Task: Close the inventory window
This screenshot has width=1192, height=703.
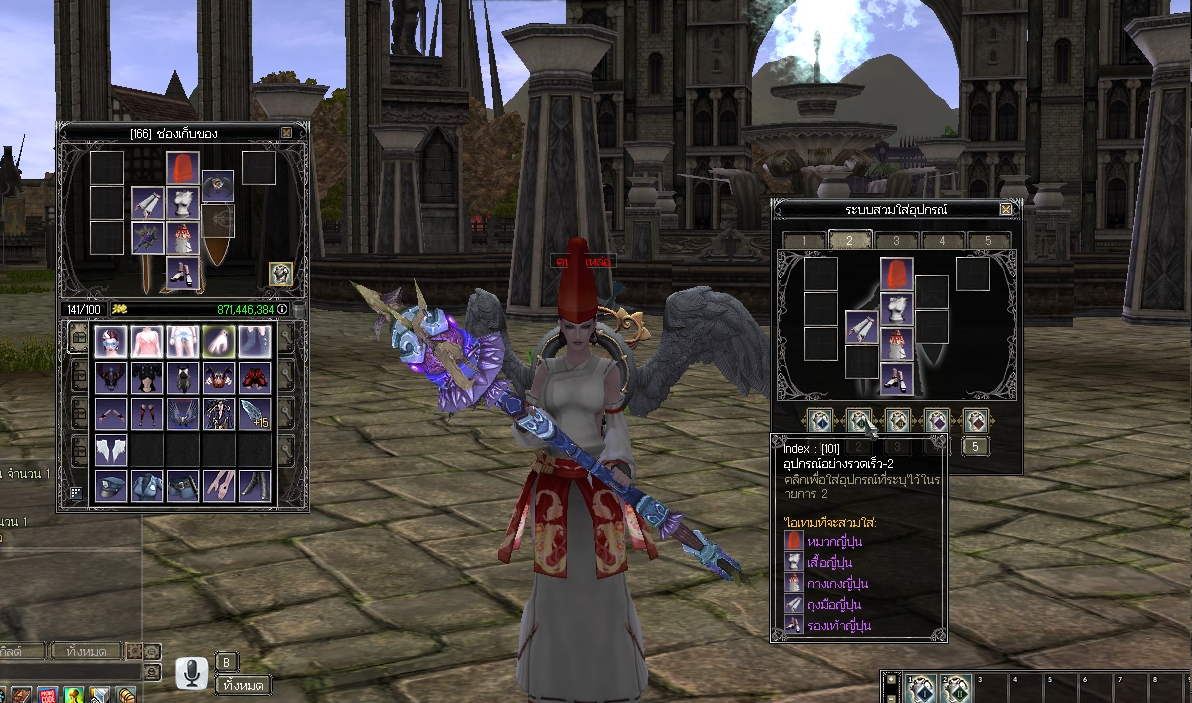Action: pyautogui.click(x=287, y=132)
